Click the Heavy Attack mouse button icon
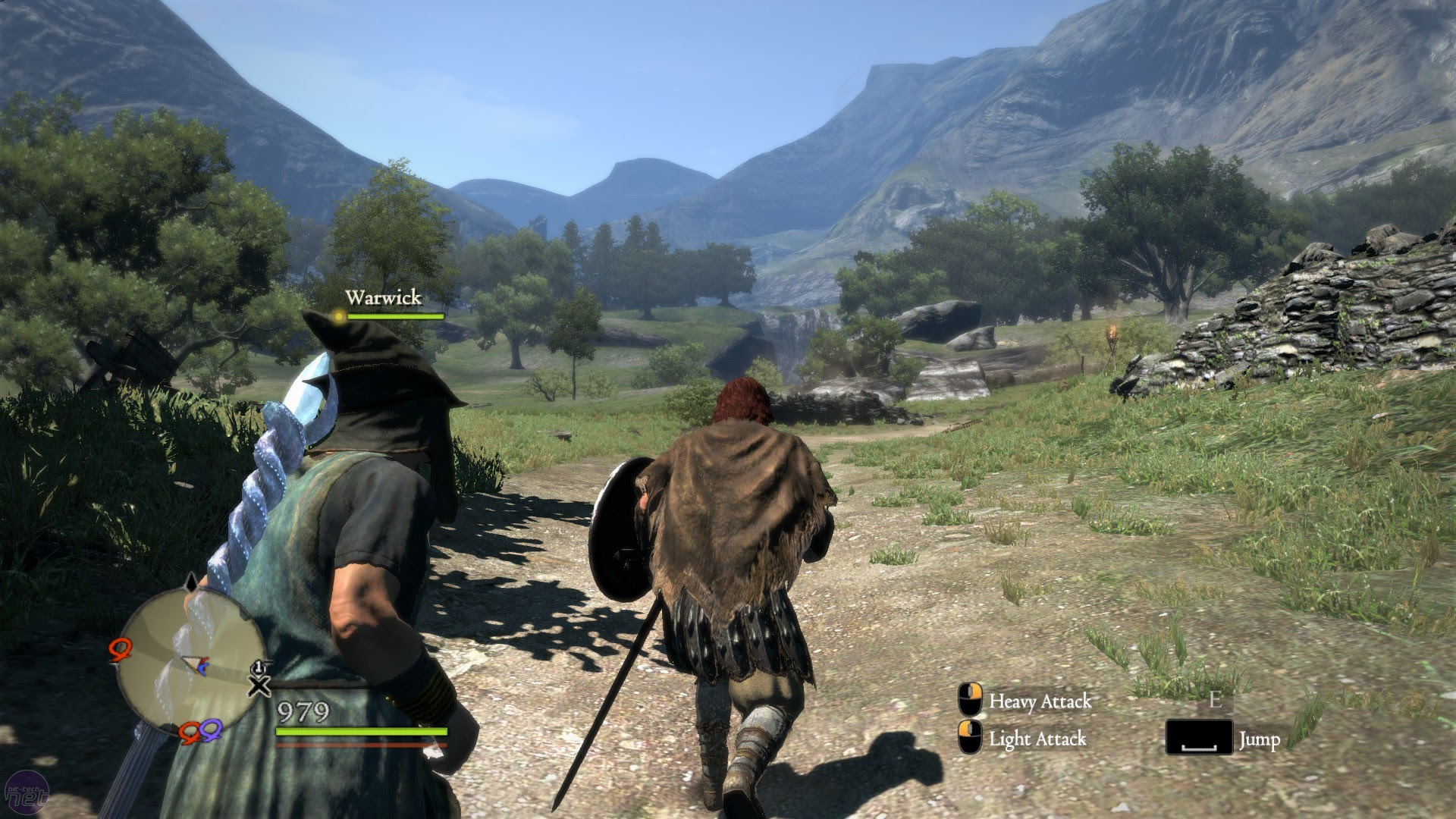 pyautogui.click(x=971, y=698)
